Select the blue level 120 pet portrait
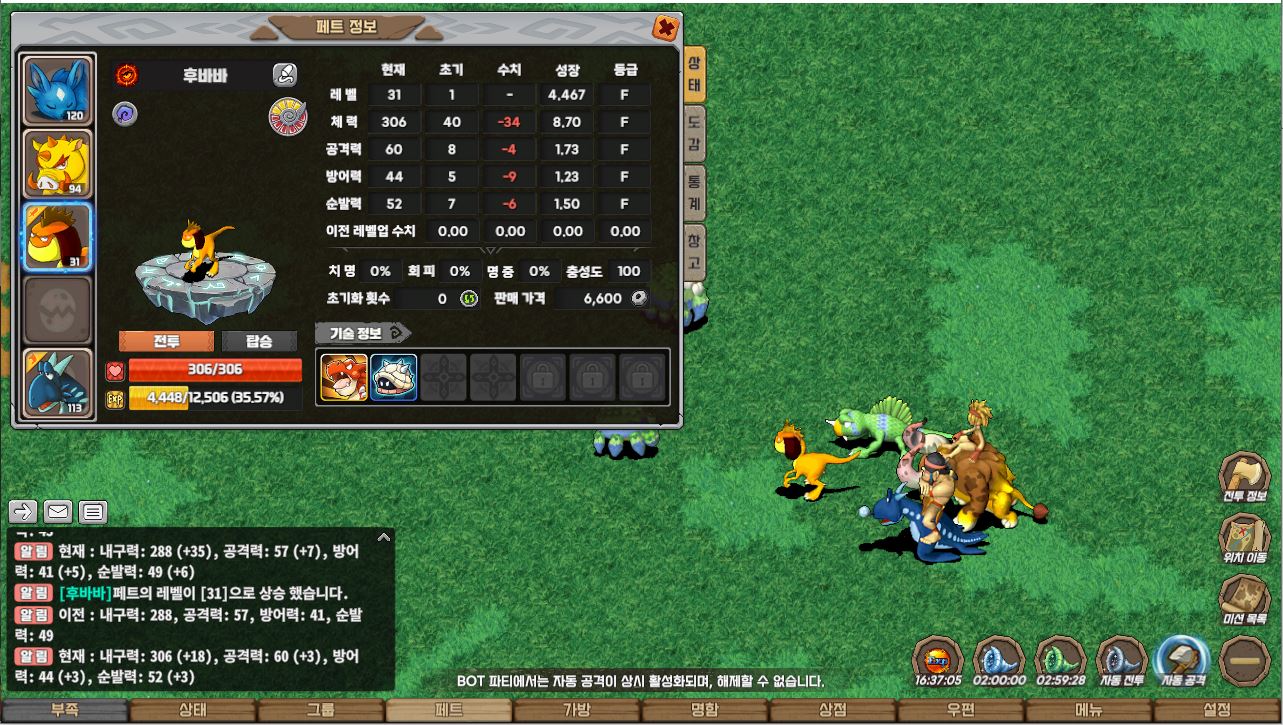1283x725 pixels. (x=58, y=91)
